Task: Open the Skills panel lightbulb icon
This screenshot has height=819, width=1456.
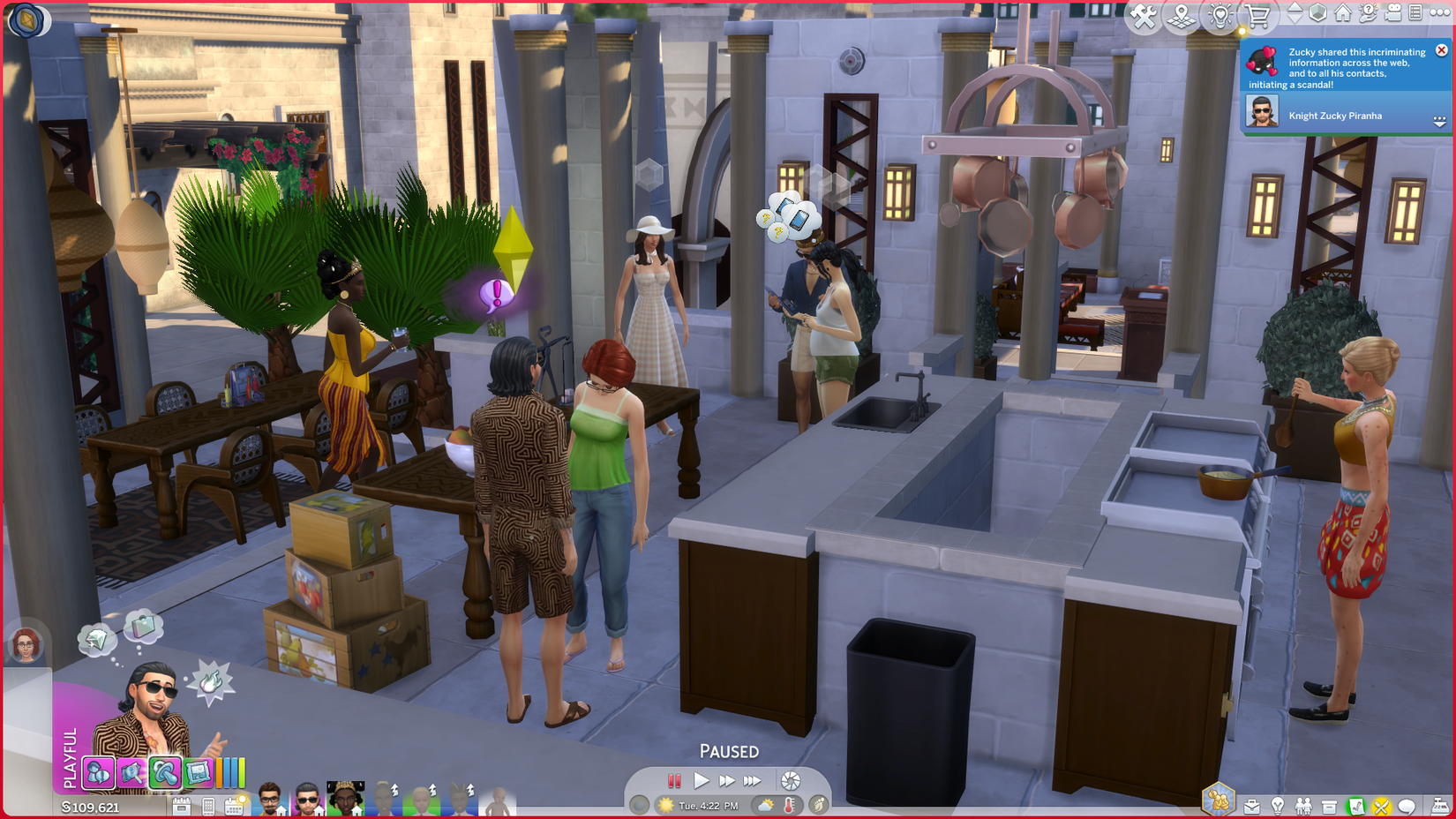Action: pyautogui.click(x=1278, y=805)
